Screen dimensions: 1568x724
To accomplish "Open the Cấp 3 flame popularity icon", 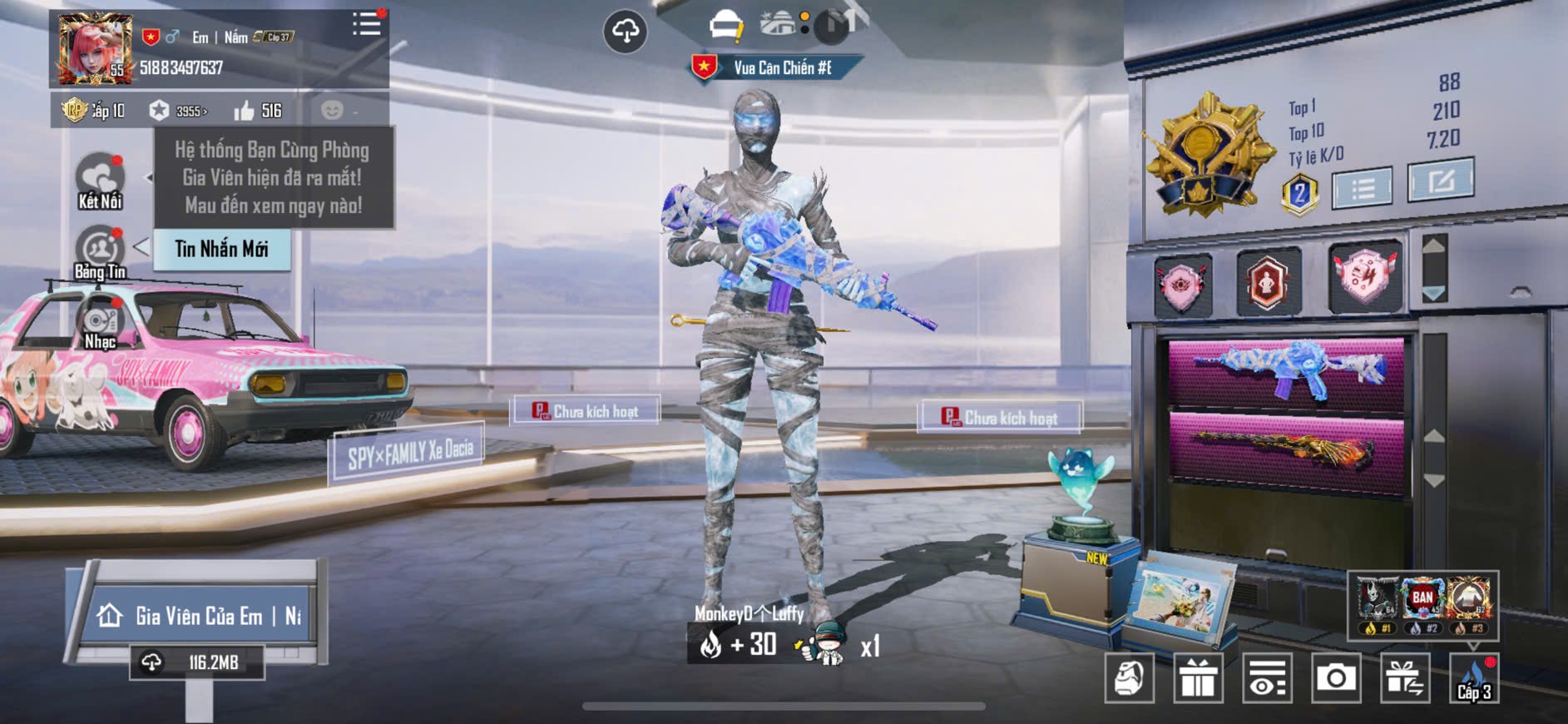I will coord(1474,678).
